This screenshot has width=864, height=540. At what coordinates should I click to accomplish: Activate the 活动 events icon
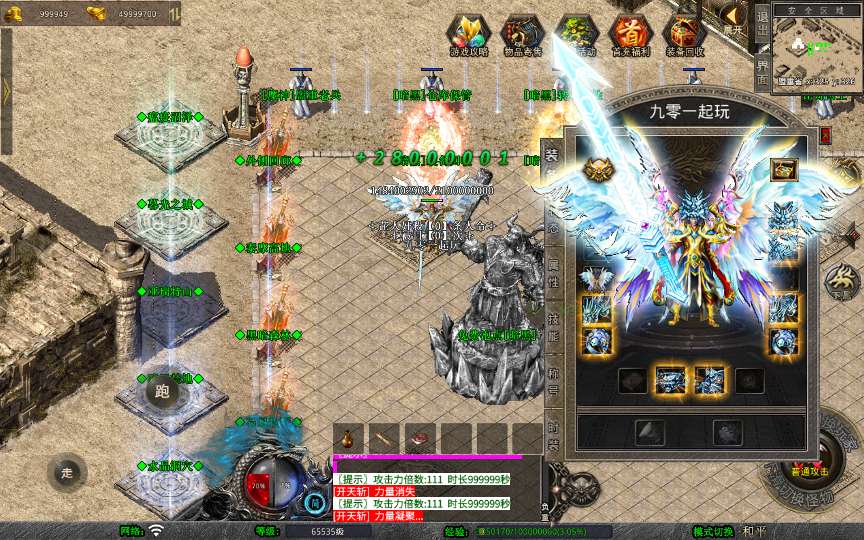point(576,35)
